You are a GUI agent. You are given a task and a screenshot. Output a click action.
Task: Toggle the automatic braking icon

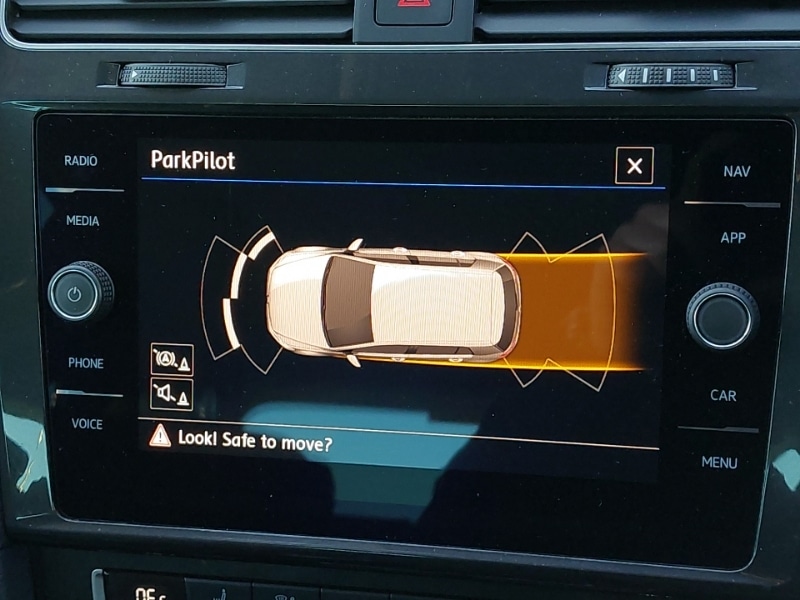click(x=171, y=359)
